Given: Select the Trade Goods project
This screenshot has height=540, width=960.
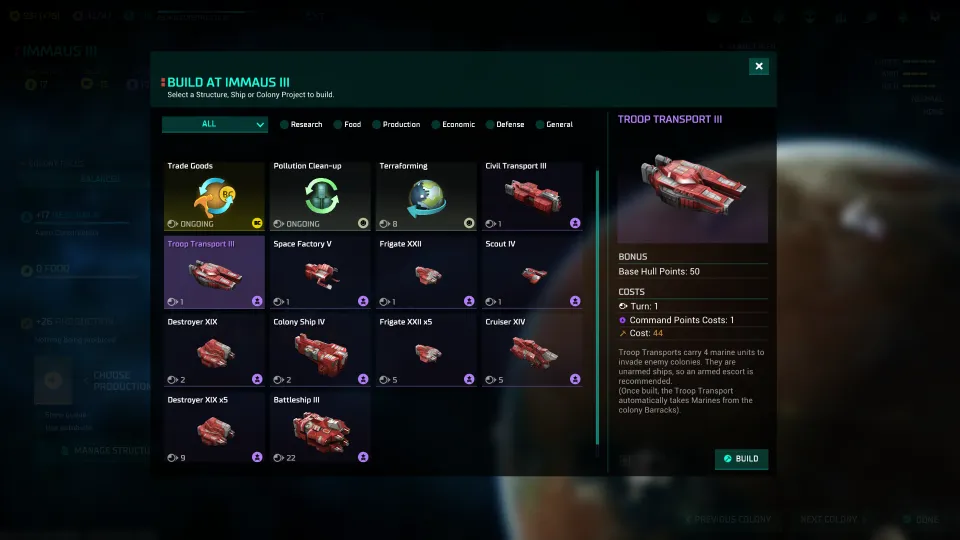Looking at the screenshot, I should click(214, 196).
